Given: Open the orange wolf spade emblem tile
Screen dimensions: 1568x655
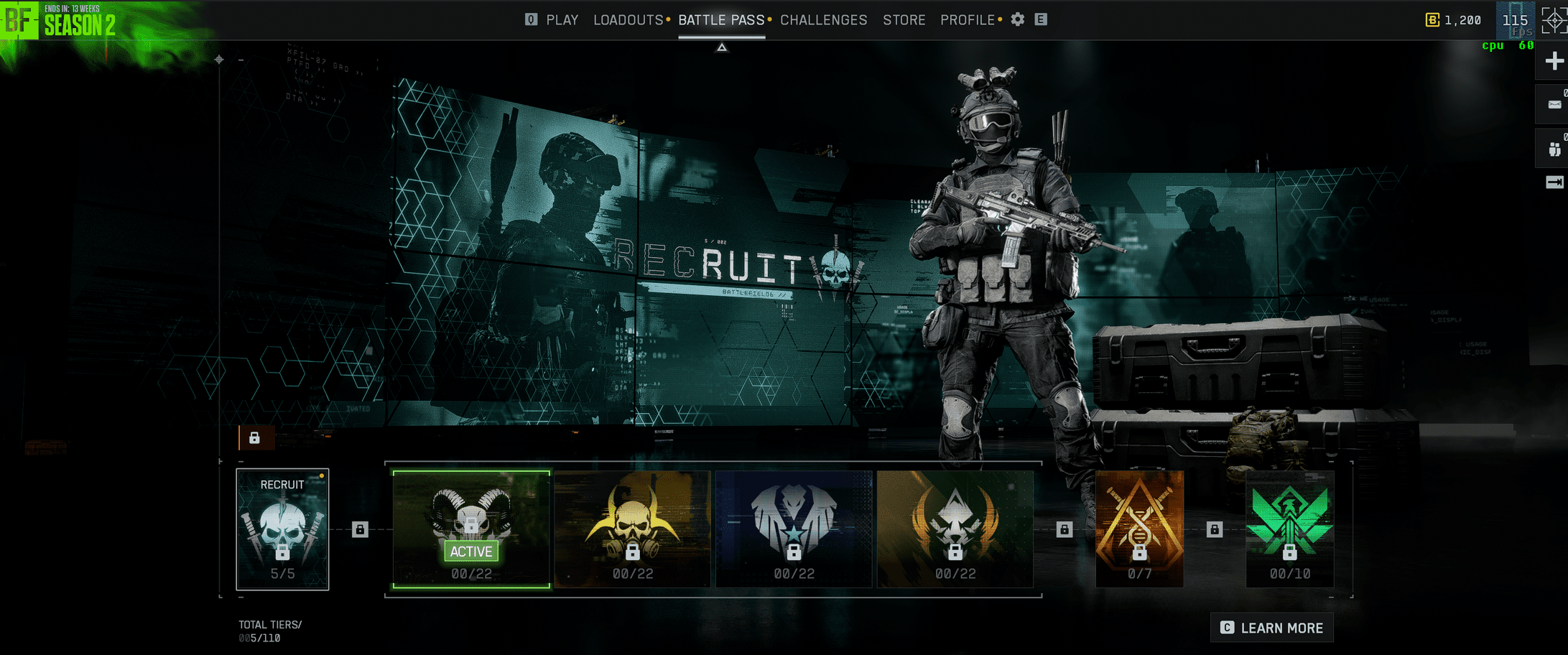Looking at the screenshot, I should 955,529.
